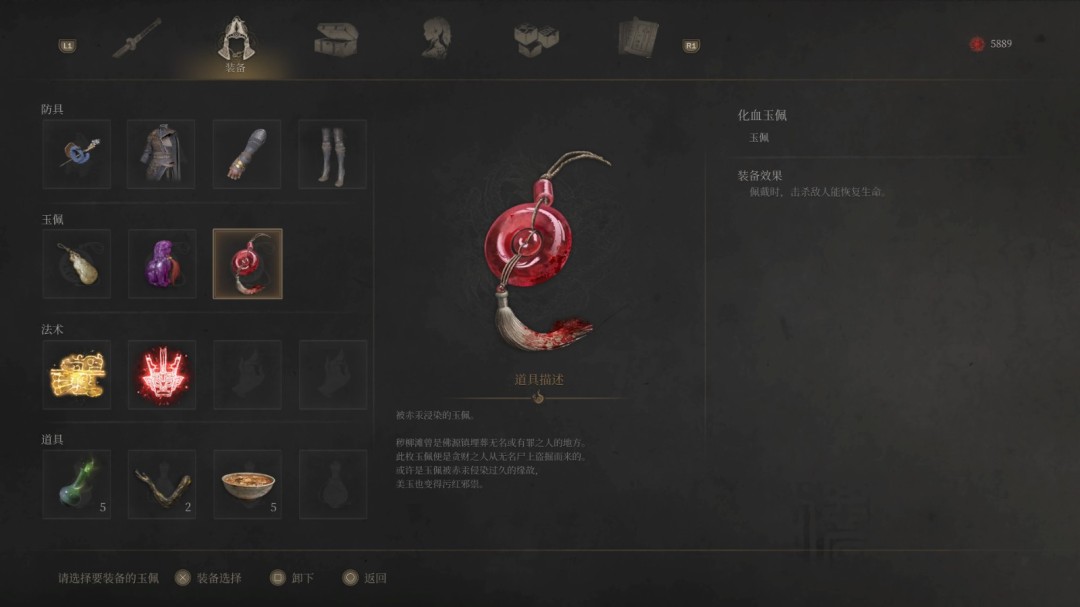The height and width of the screenshot is (607, 1080).
Task: Open the character profile head tab
Action: 436,38
